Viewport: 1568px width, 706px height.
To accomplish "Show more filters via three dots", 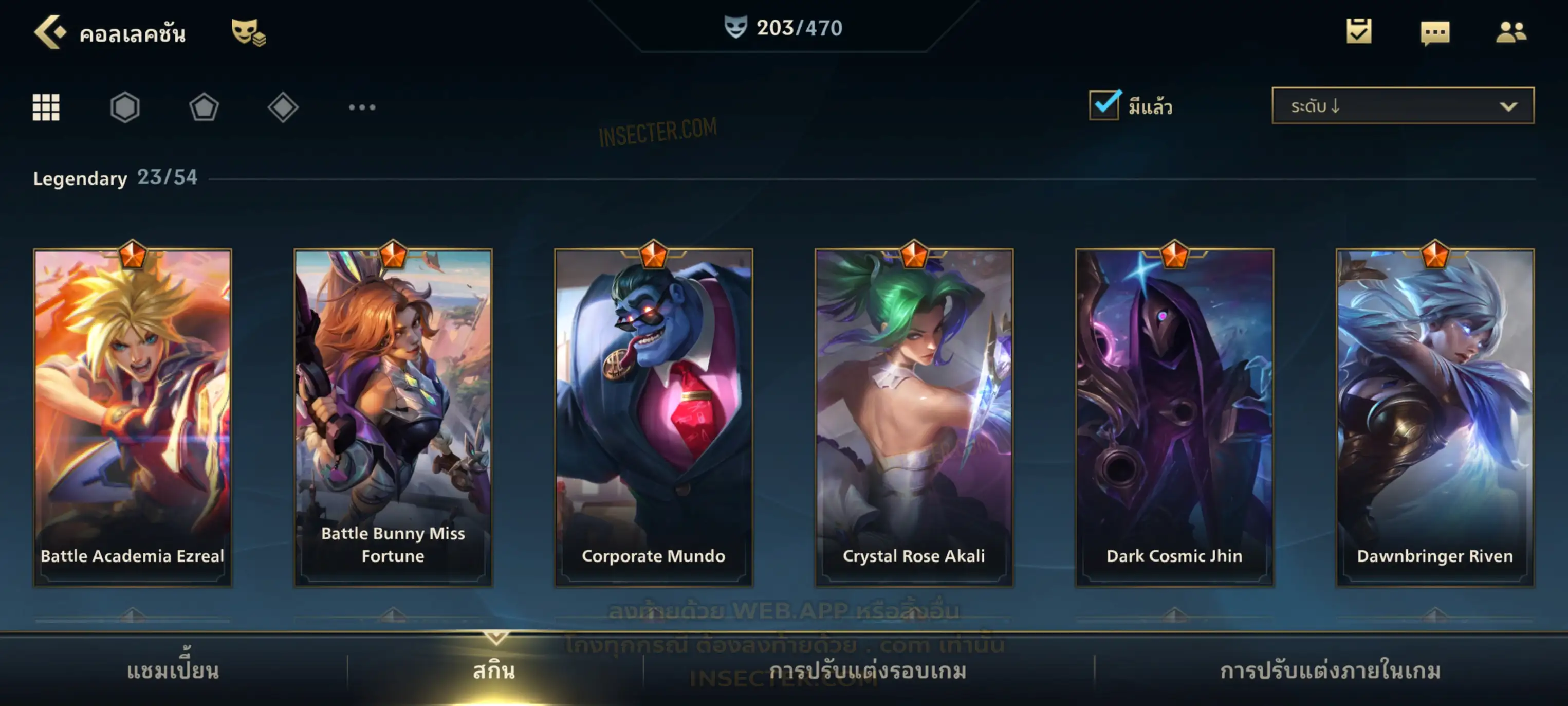I will pos(362,107).
